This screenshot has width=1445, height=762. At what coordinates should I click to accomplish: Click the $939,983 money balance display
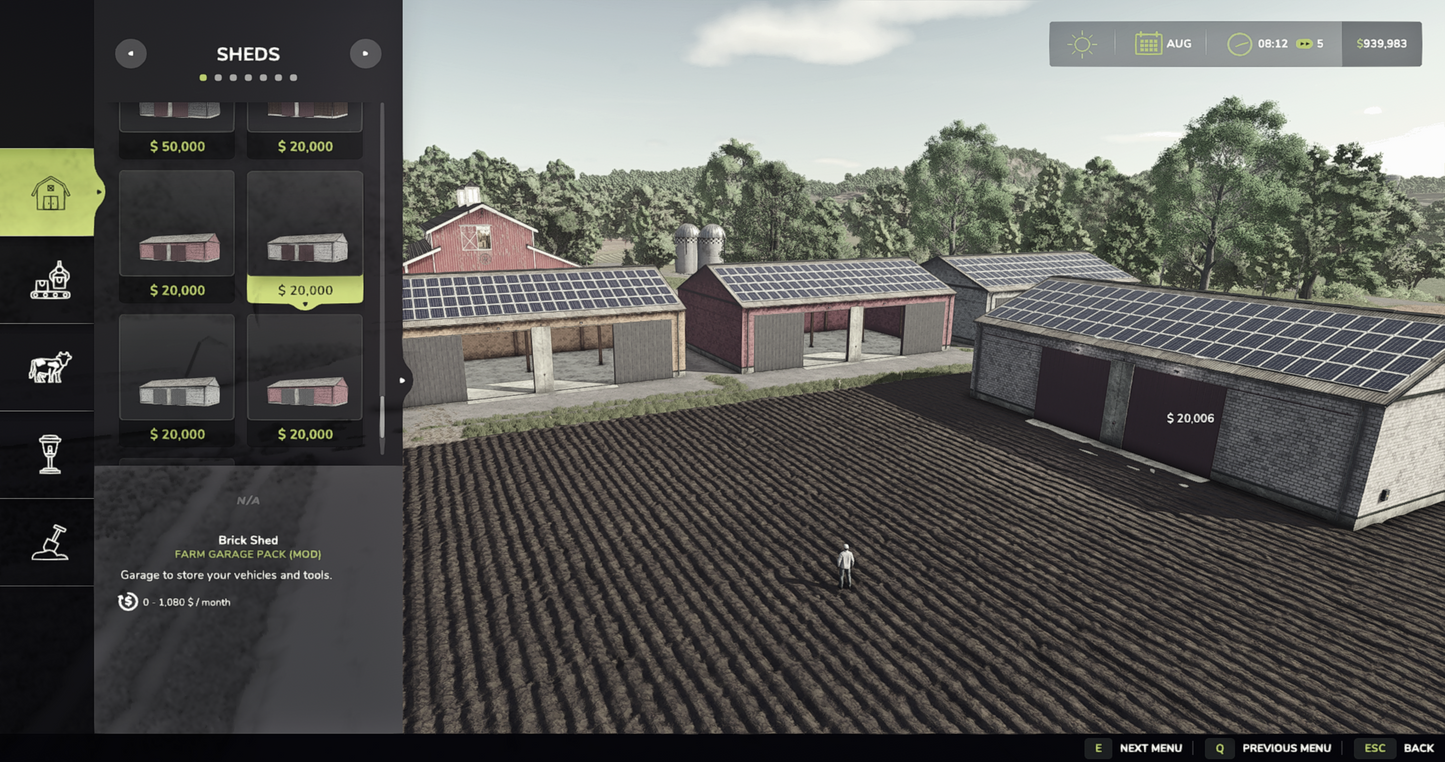[x=1383, y=42]
